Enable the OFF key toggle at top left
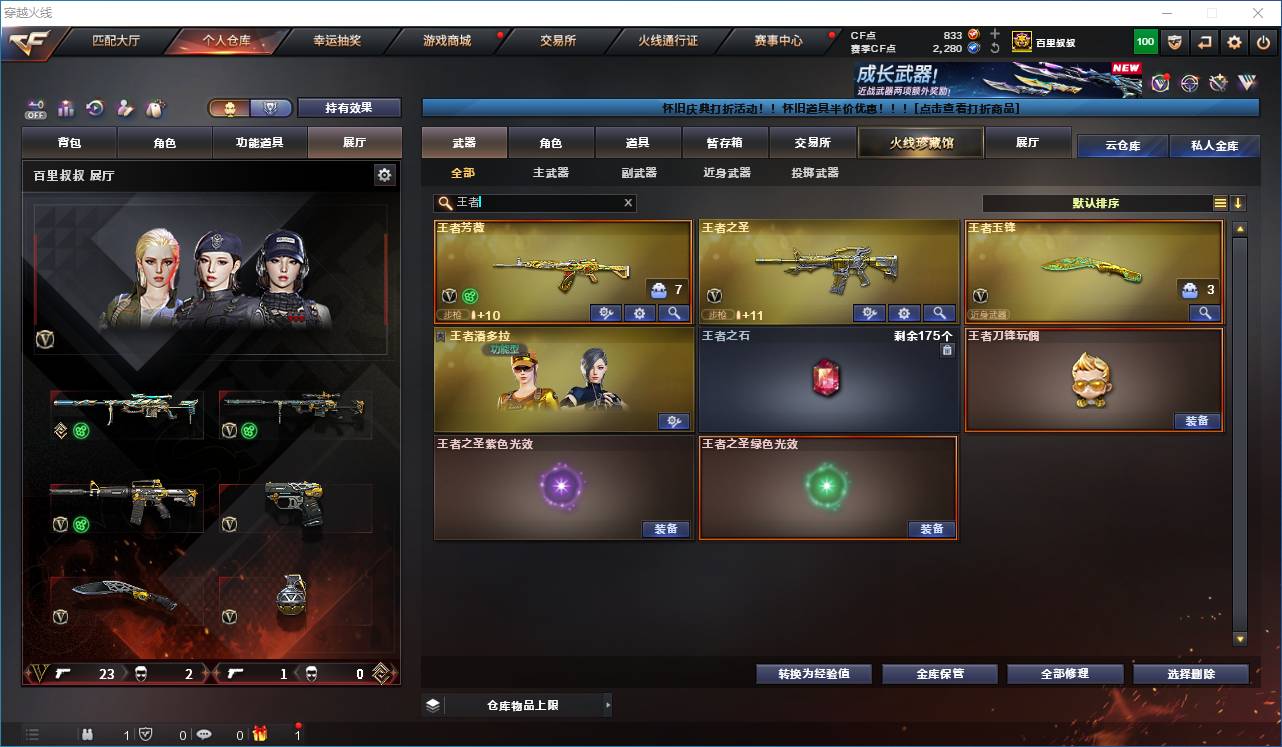The image size is (1282, 747). [x=37, y=107]
